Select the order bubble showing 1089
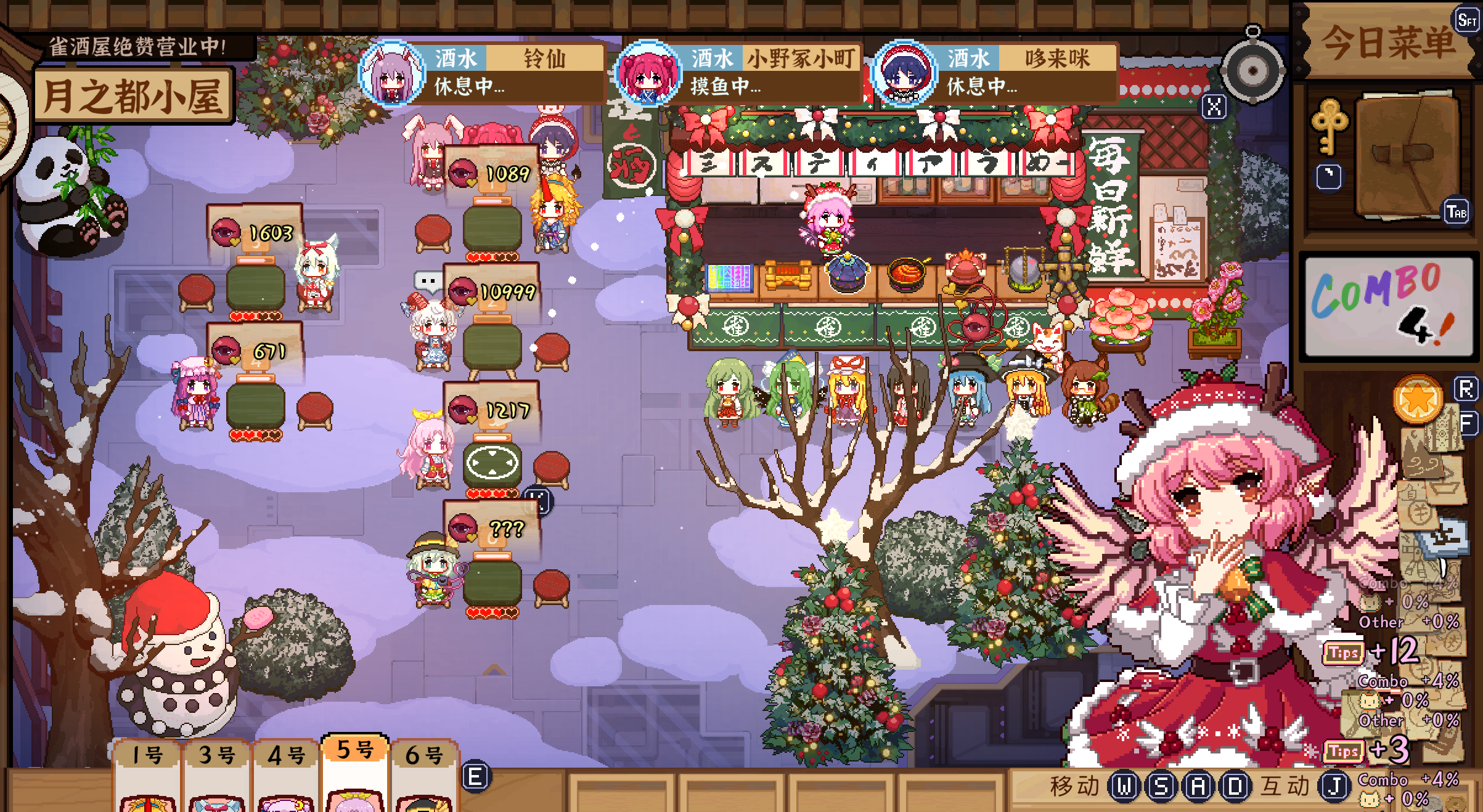The image size is (1483, 812). (x=492, y=173)
